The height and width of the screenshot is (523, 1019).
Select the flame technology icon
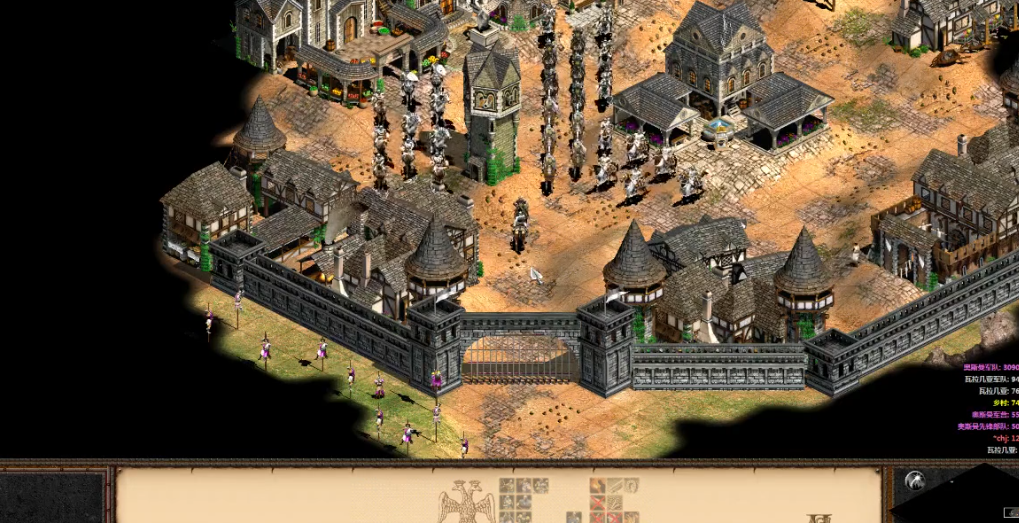pos(600,486)
